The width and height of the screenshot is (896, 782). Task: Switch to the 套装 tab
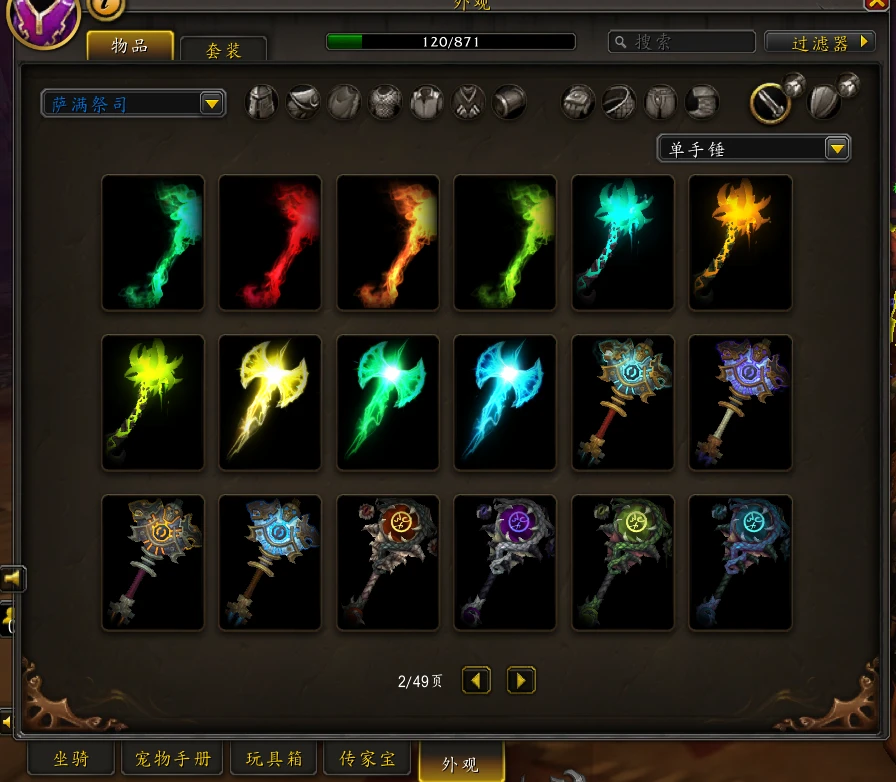click(224, 49)
